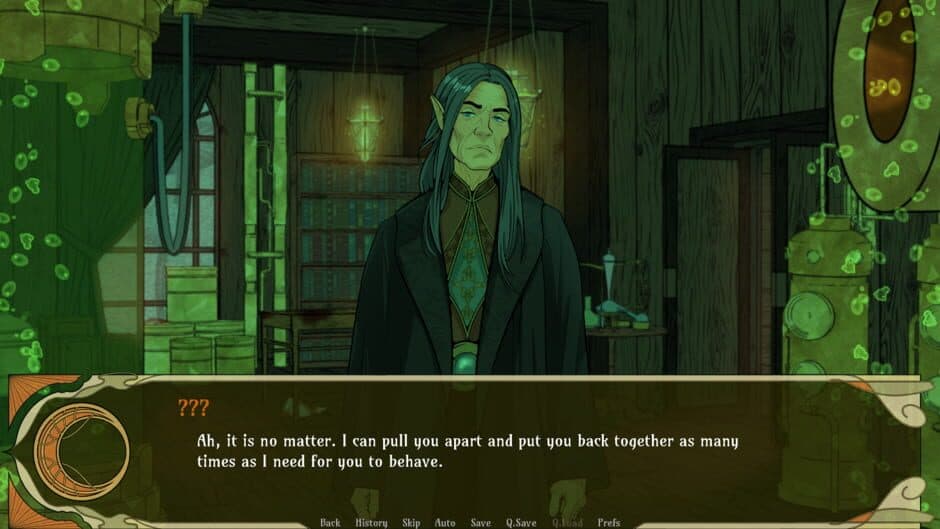
Task: Open Prefs settings
Action: (x=609, y=522)
